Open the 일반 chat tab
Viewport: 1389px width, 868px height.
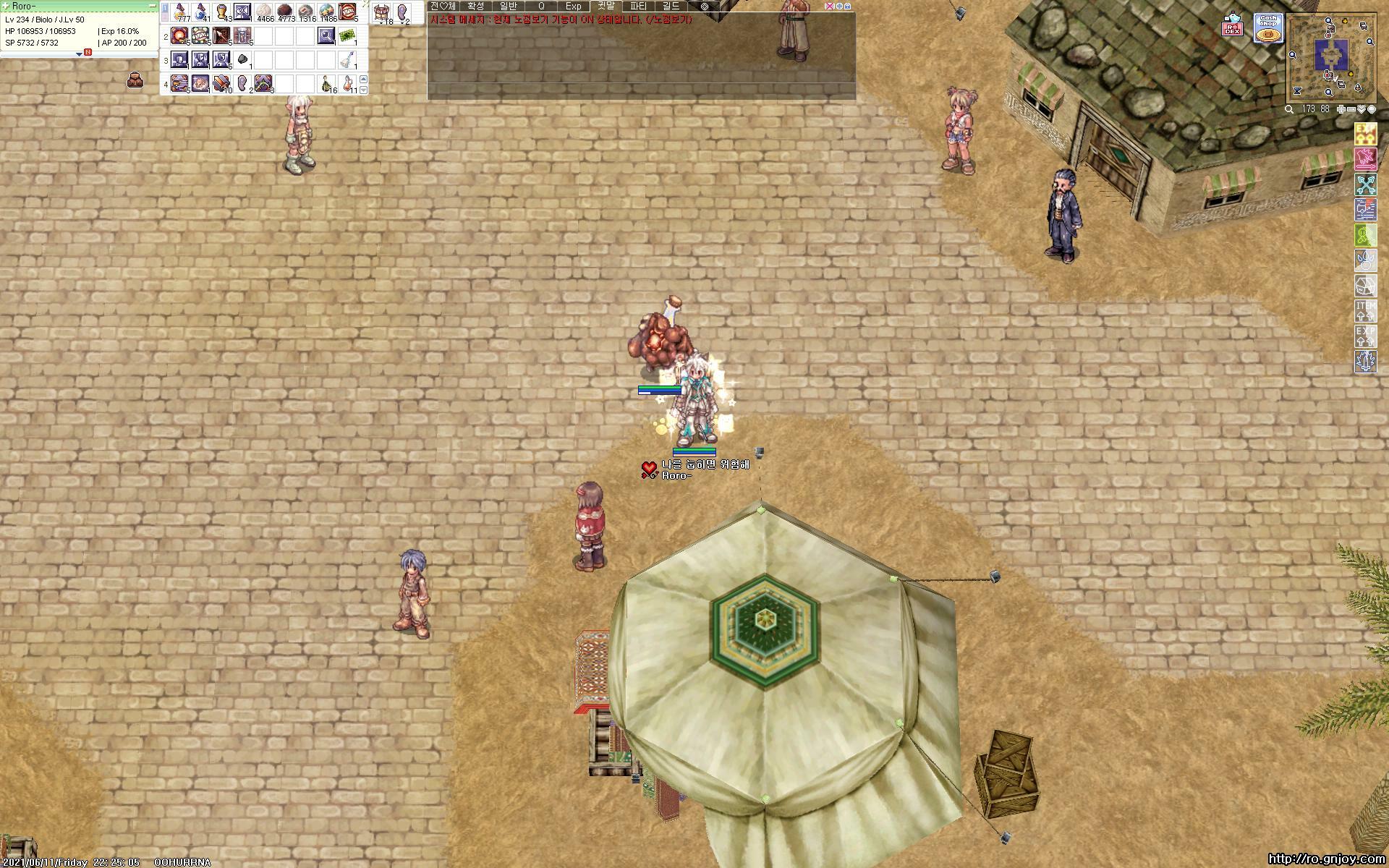[x=509, y=6]
